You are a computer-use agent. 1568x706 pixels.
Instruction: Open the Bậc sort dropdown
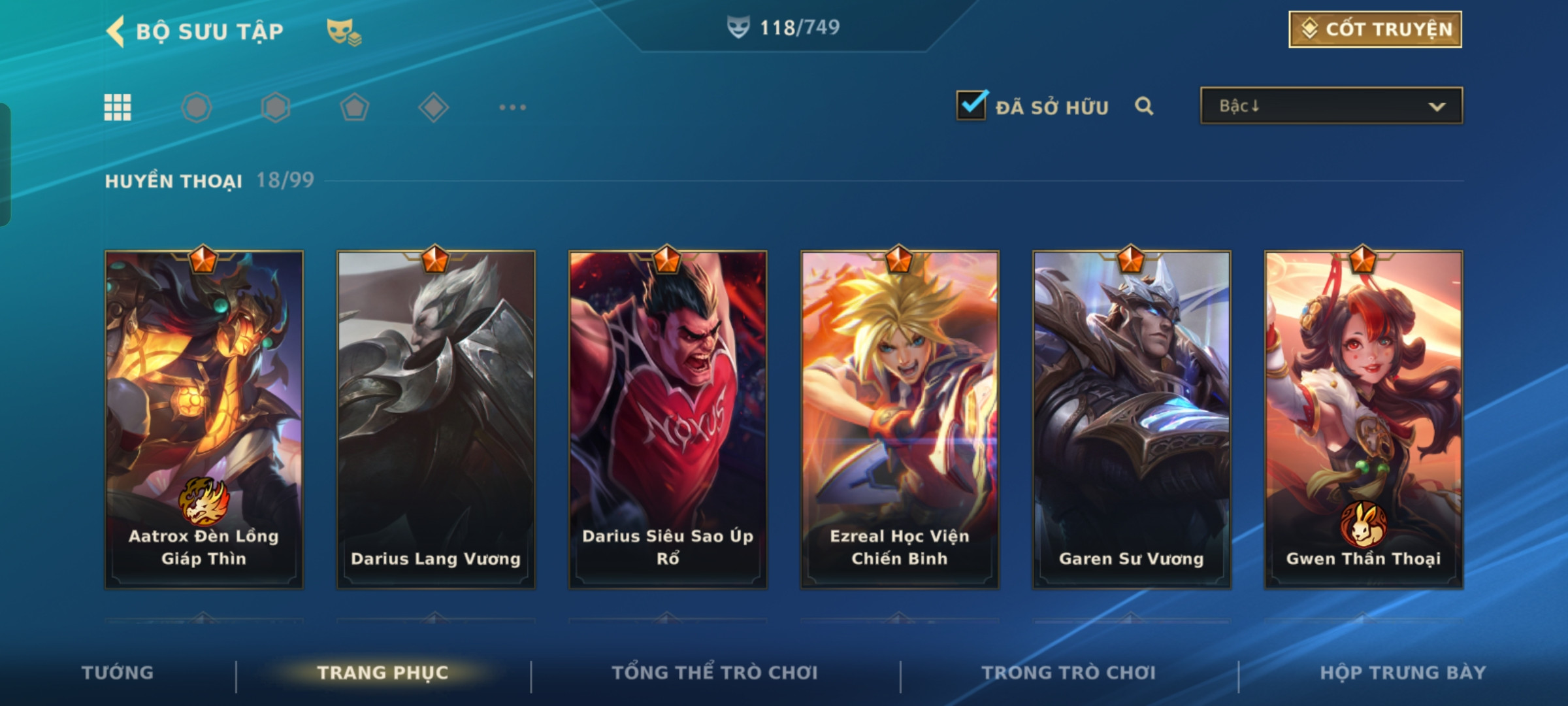(1331, 106)
